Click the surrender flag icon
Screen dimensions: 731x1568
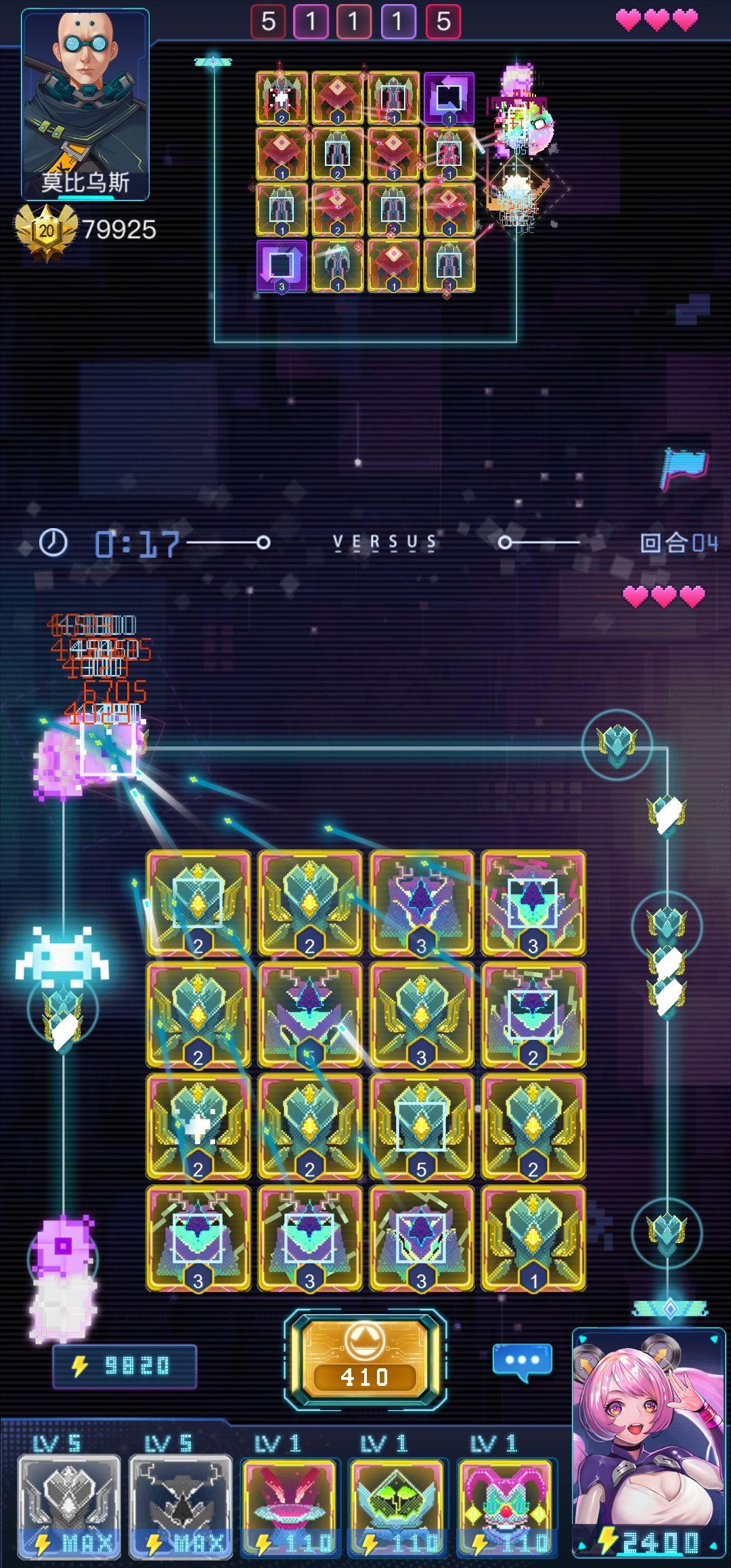click(x=684, y=468)
